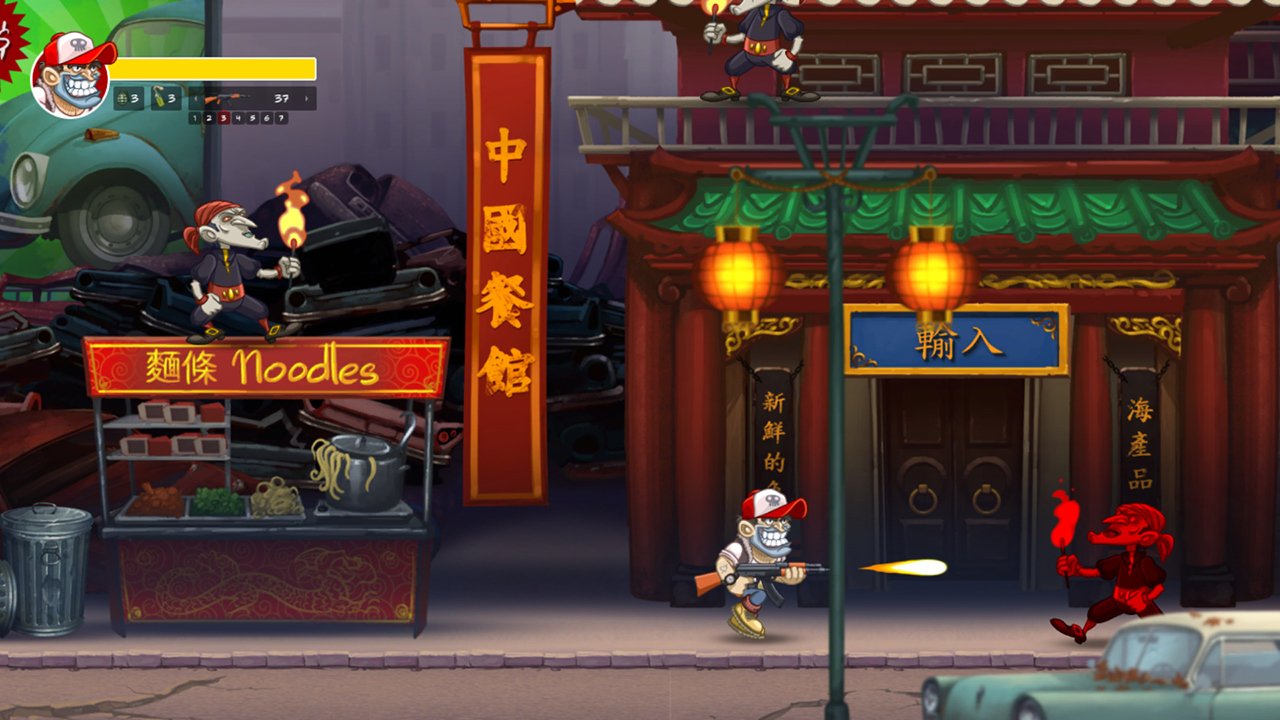Switch to weapon slot 5

click(x=252, y=118)
